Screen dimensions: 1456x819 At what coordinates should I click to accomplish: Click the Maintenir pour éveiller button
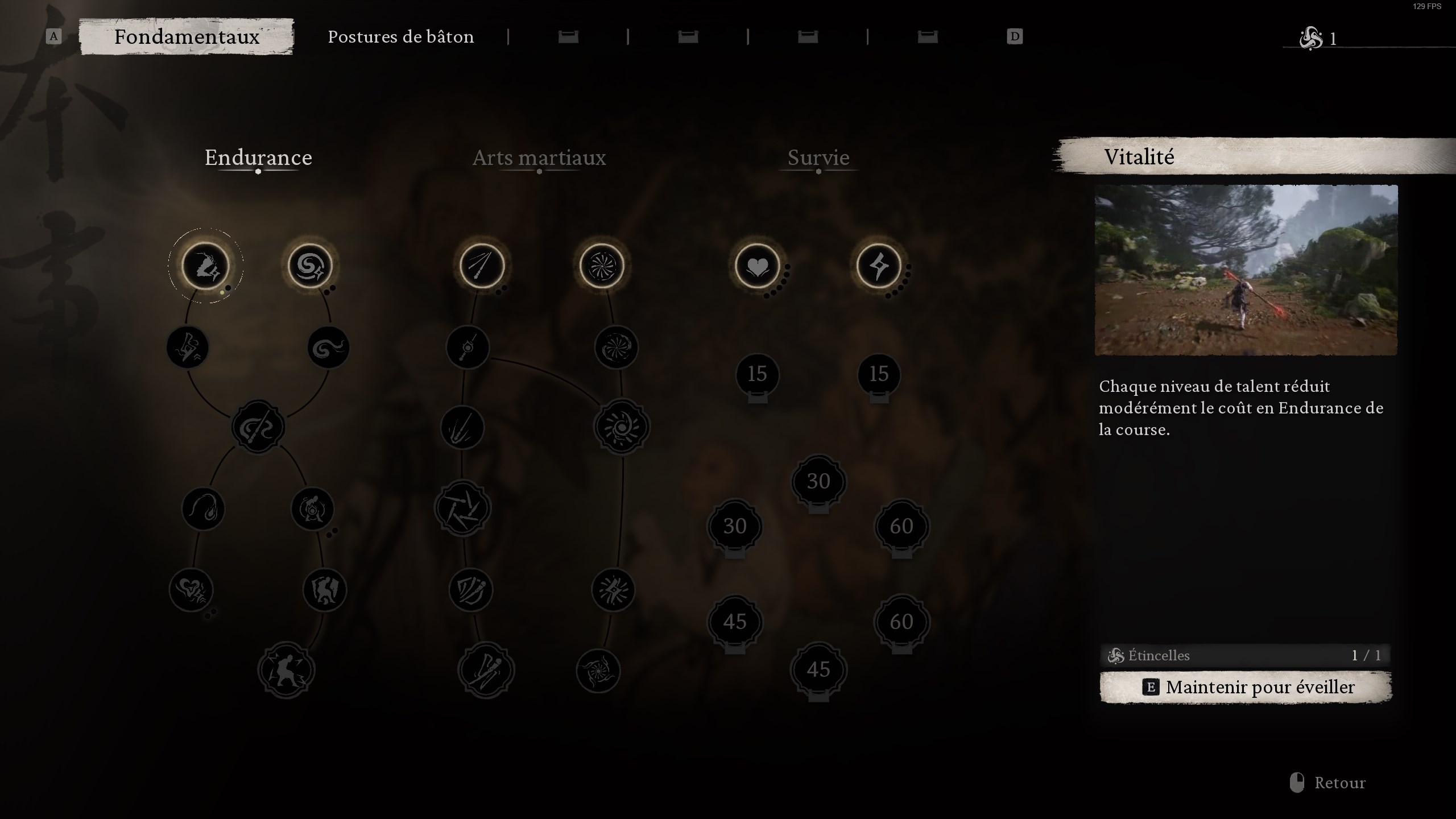tap(1246, 687)
